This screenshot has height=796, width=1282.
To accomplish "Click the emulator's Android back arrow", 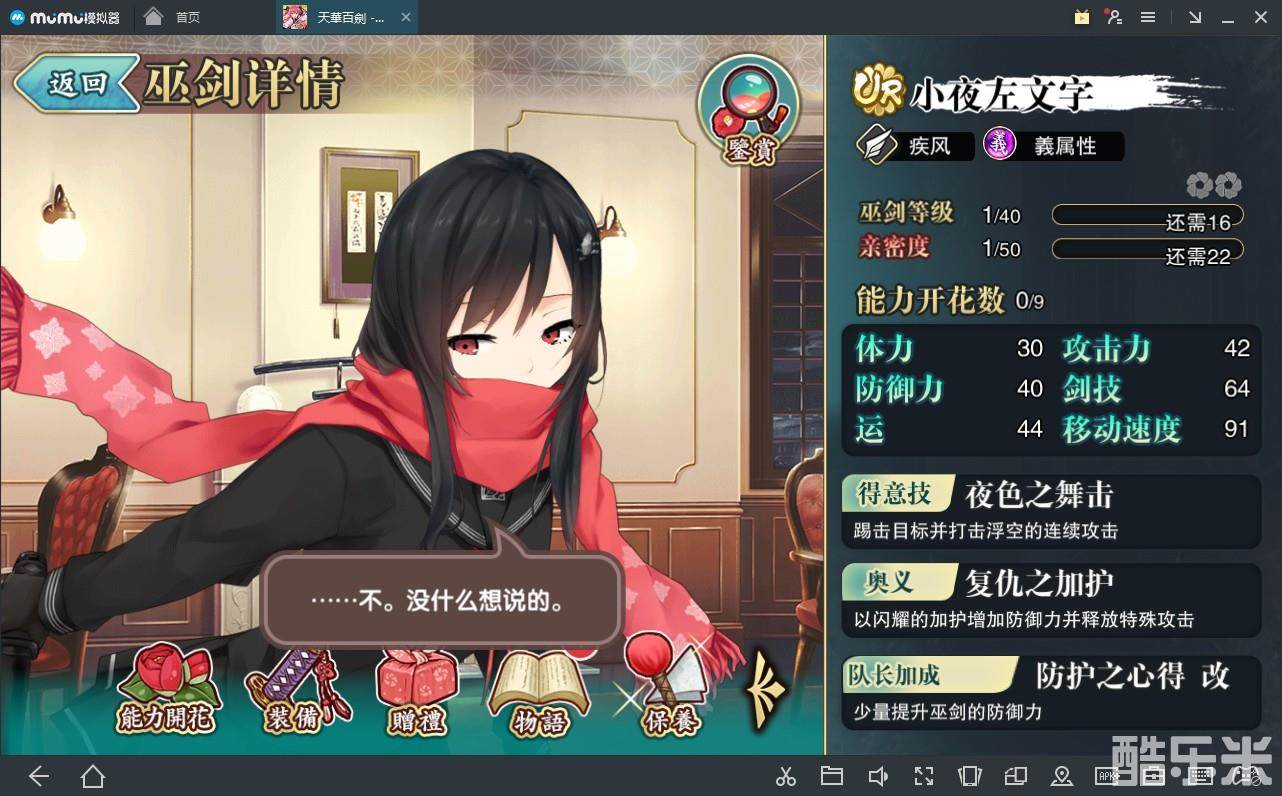I will pyautogui.click(x=39, y=776).
